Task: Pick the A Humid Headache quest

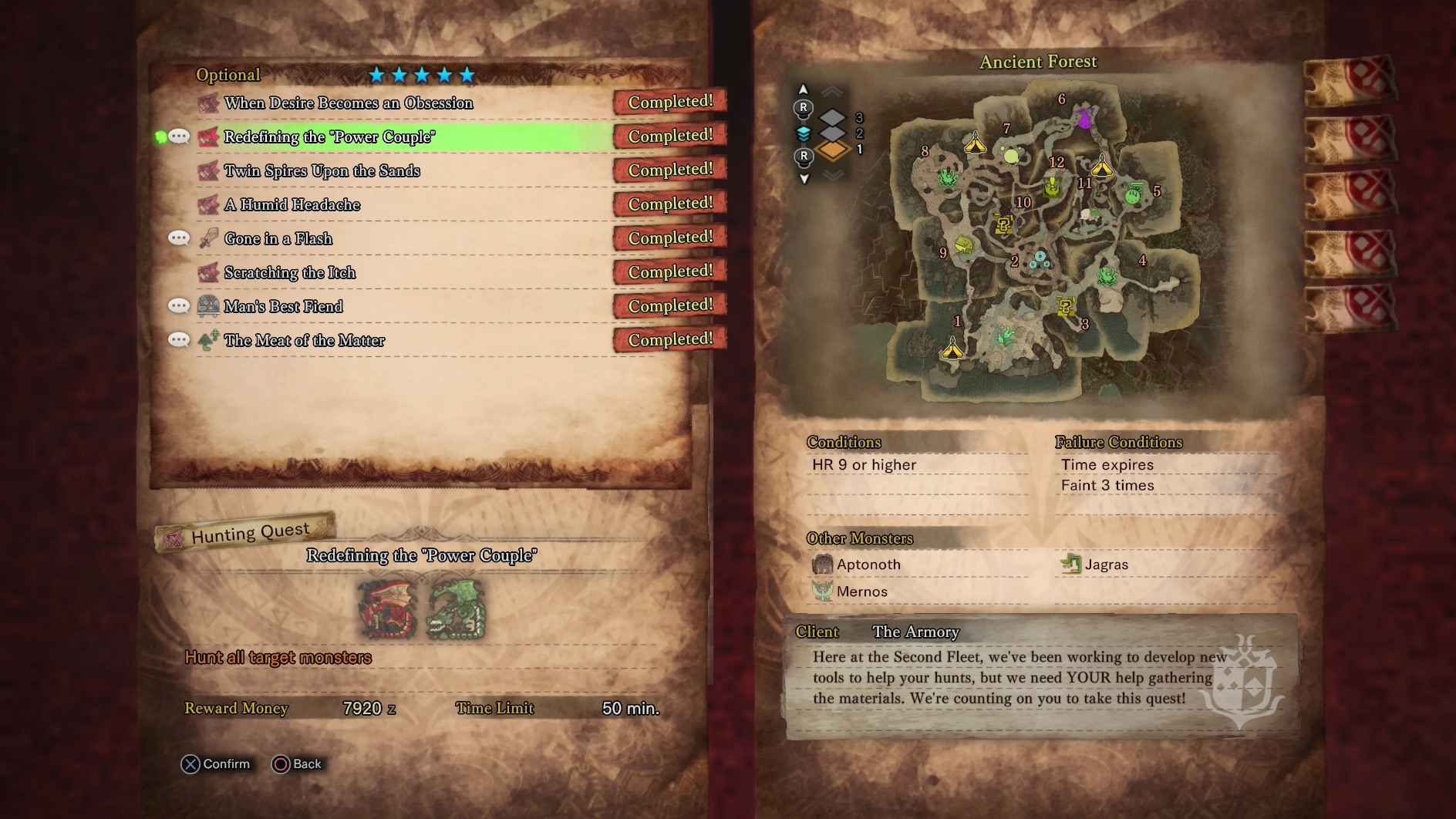Action: [292, 205]
